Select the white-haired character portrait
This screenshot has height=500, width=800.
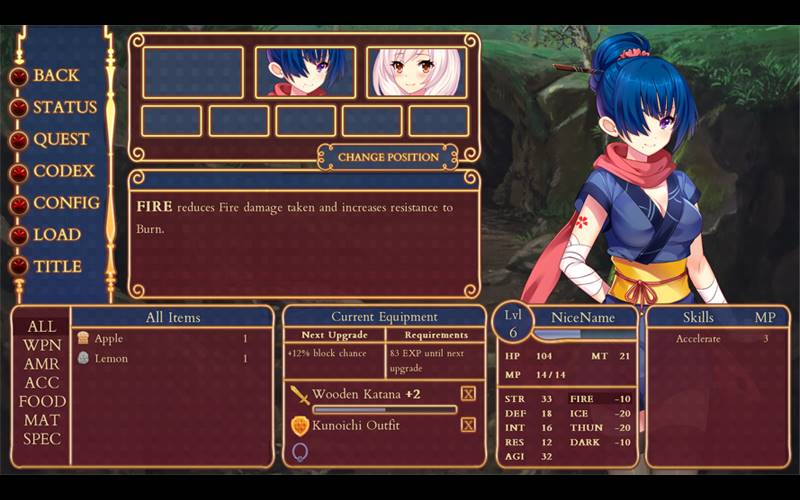[416, 72]
